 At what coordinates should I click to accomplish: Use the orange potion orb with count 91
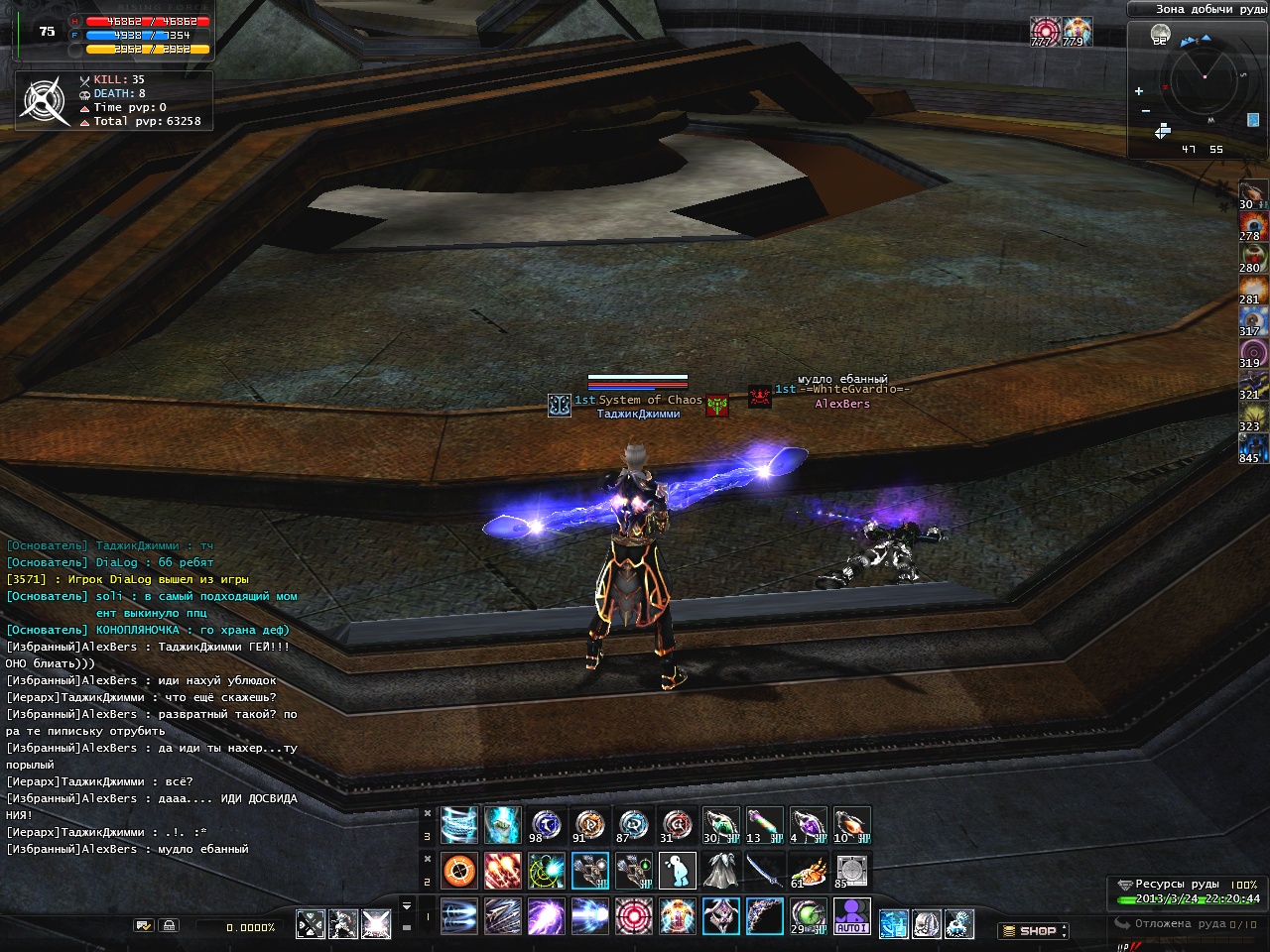coord(589,825)
